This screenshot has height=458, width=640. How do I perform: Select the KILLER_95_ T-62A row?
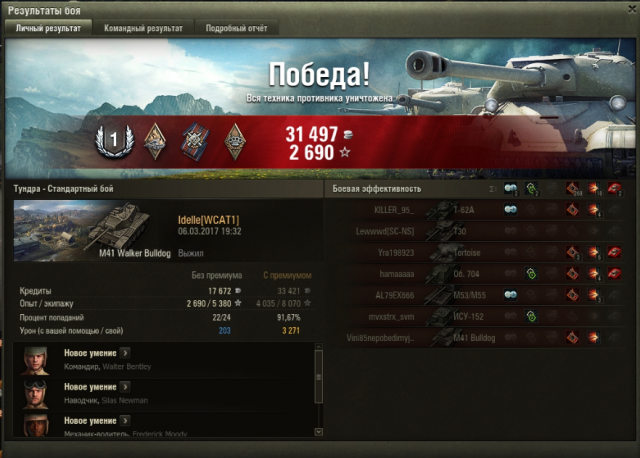(x=478, y=210)
